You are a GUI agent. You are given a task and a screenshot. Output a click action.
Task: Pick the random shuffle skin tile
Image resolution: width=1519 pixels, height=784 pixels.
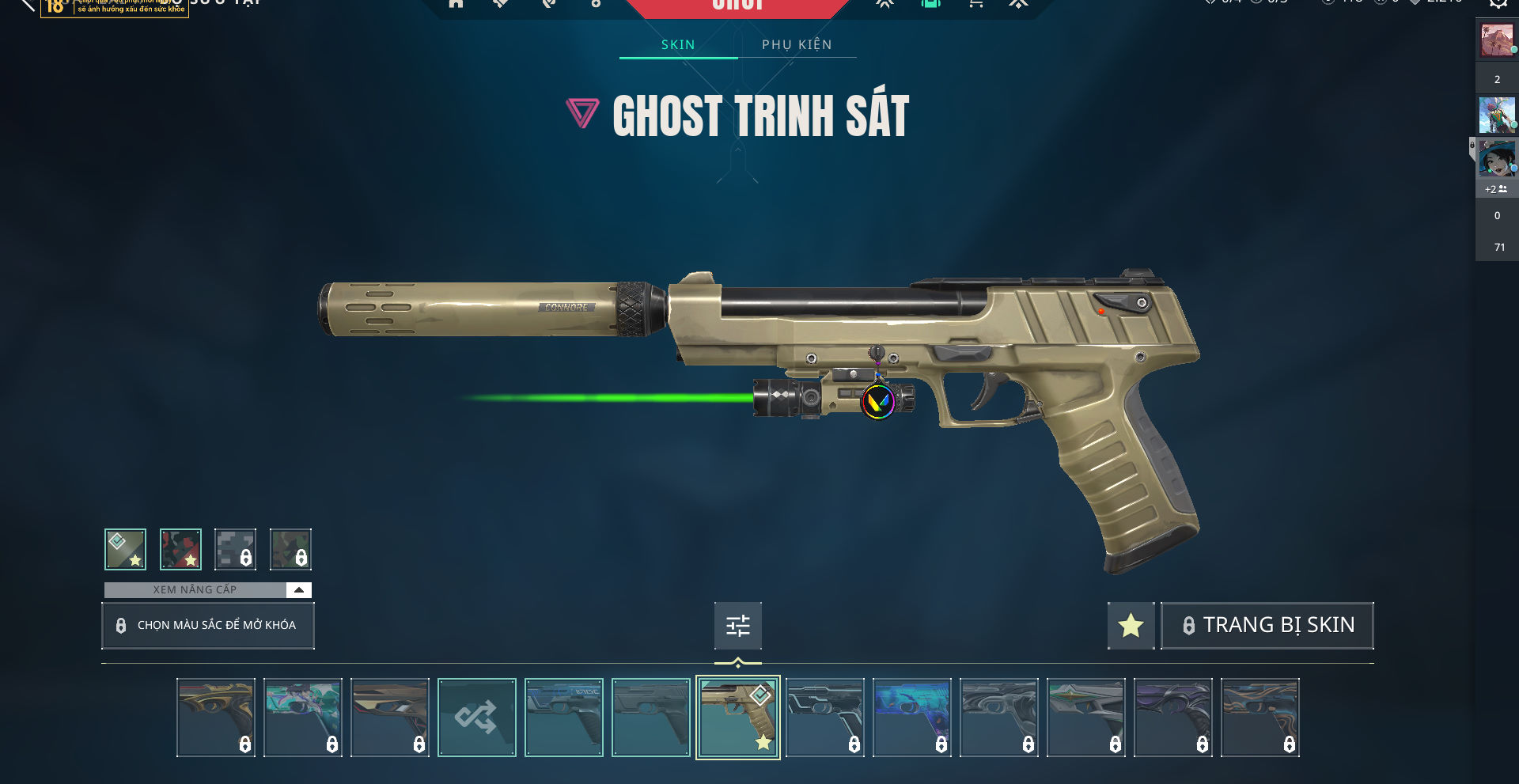click(x=476, y=718)
